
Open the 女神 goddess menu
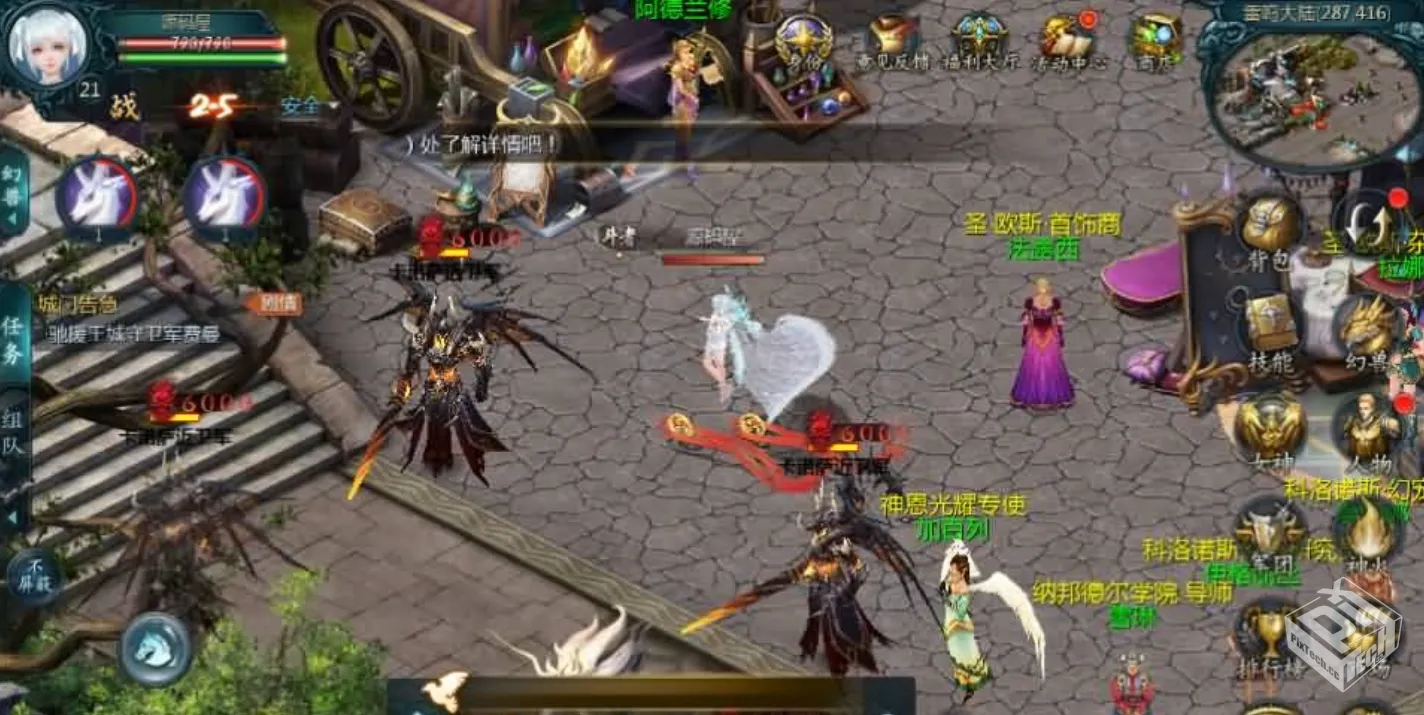[x=1268, y=427]
